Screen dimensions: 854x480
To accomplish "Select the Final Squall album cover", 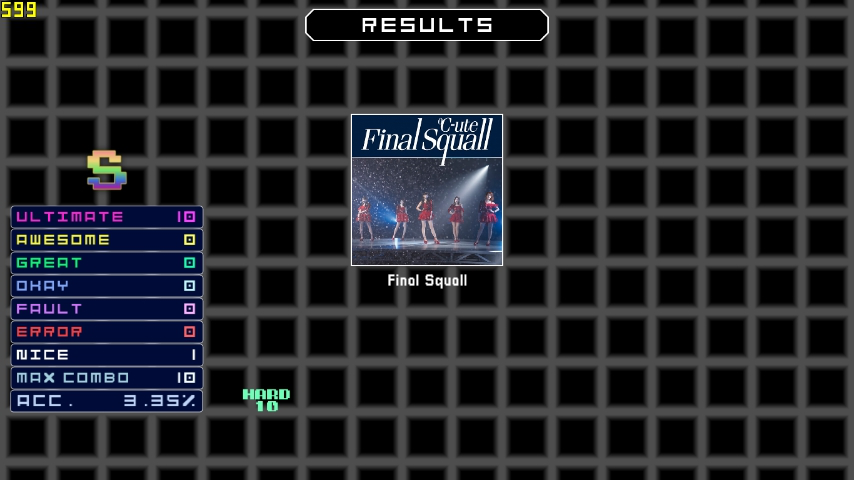I will pos(427,190).
